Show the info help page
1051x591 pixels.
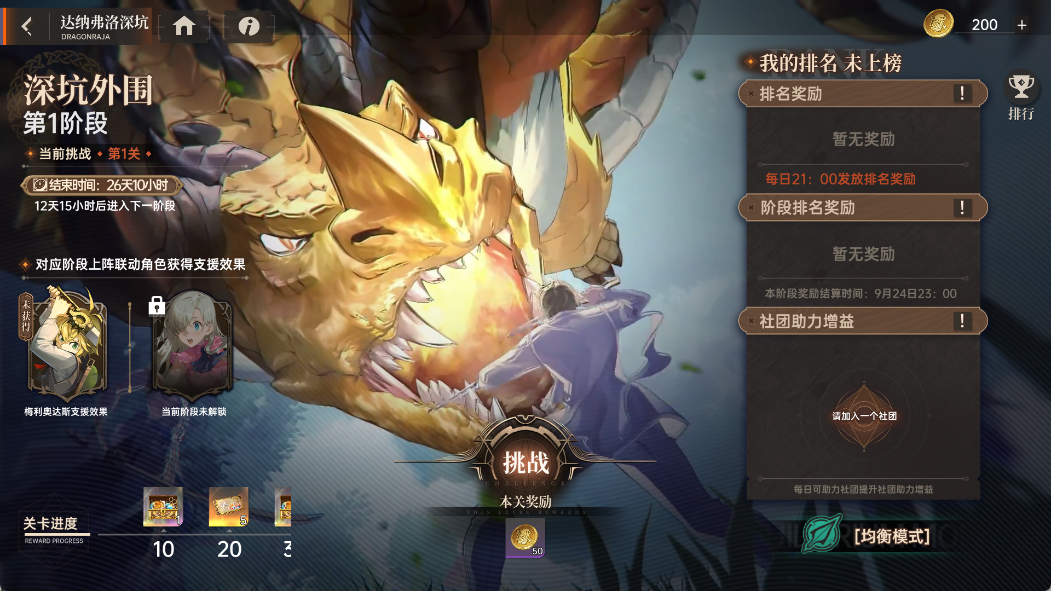(249, 27)
